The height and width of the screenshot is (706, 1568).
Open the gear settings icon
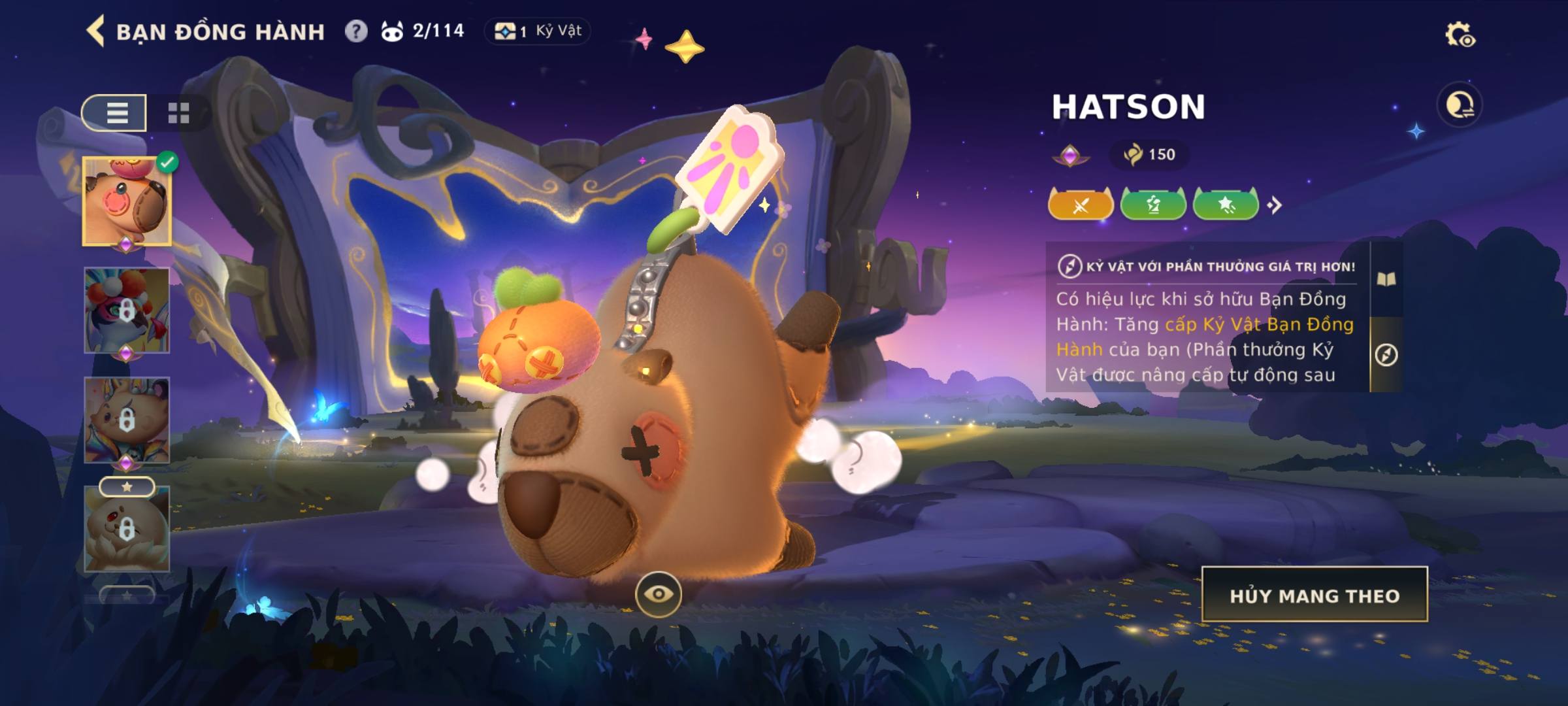[1460, 35]
